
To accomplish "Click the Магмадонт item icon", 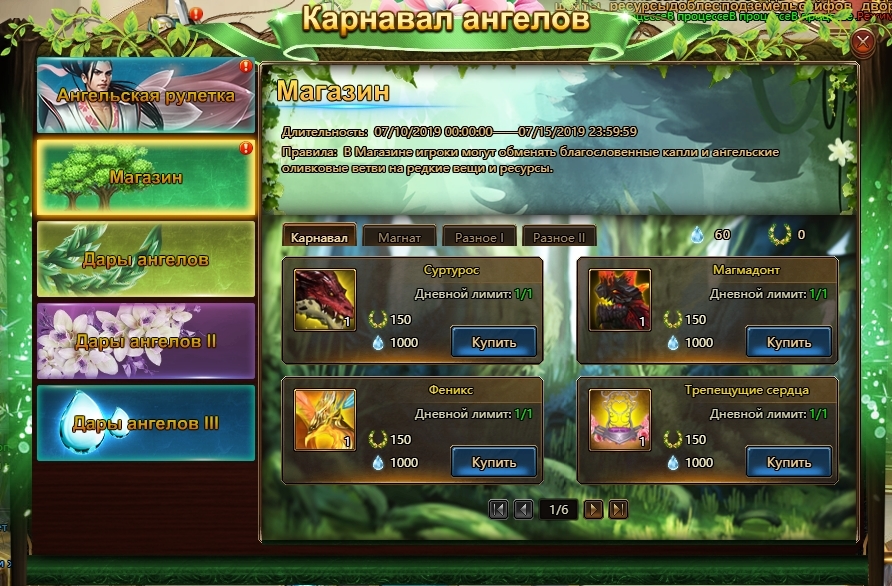I will 620,300.
